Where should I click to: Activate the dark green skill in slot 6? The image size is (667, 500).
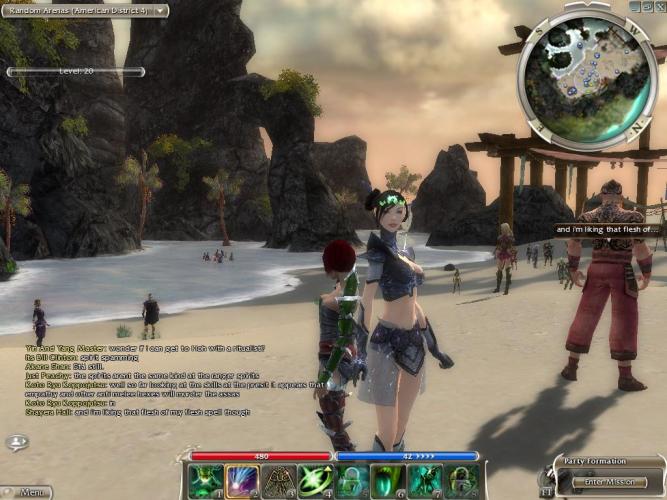point(388,481)
